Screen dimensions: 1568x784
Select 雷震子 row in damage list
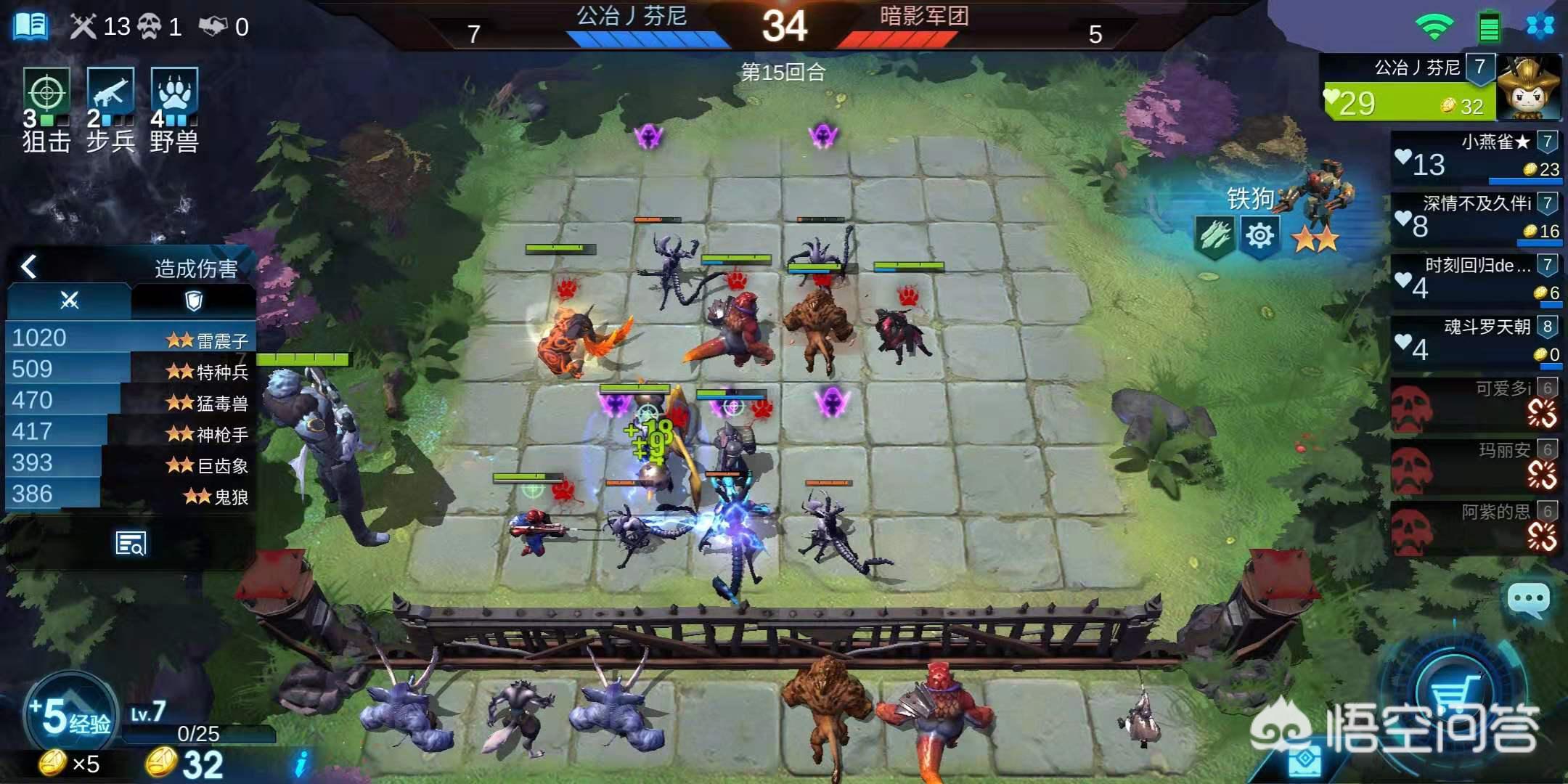[131, 338]
